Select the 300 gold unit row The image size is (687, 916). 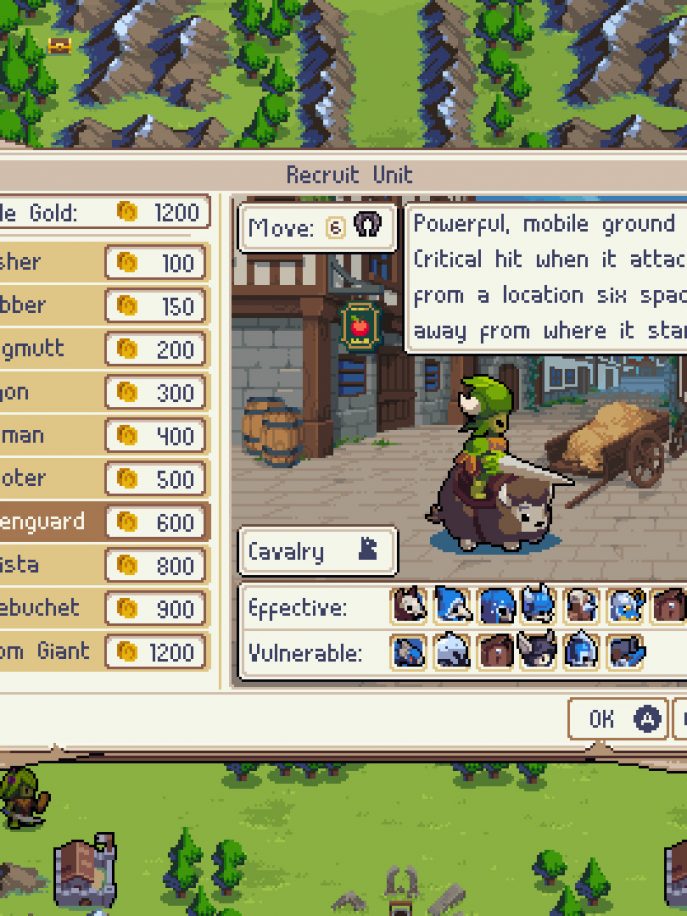(x=100, y=392)
